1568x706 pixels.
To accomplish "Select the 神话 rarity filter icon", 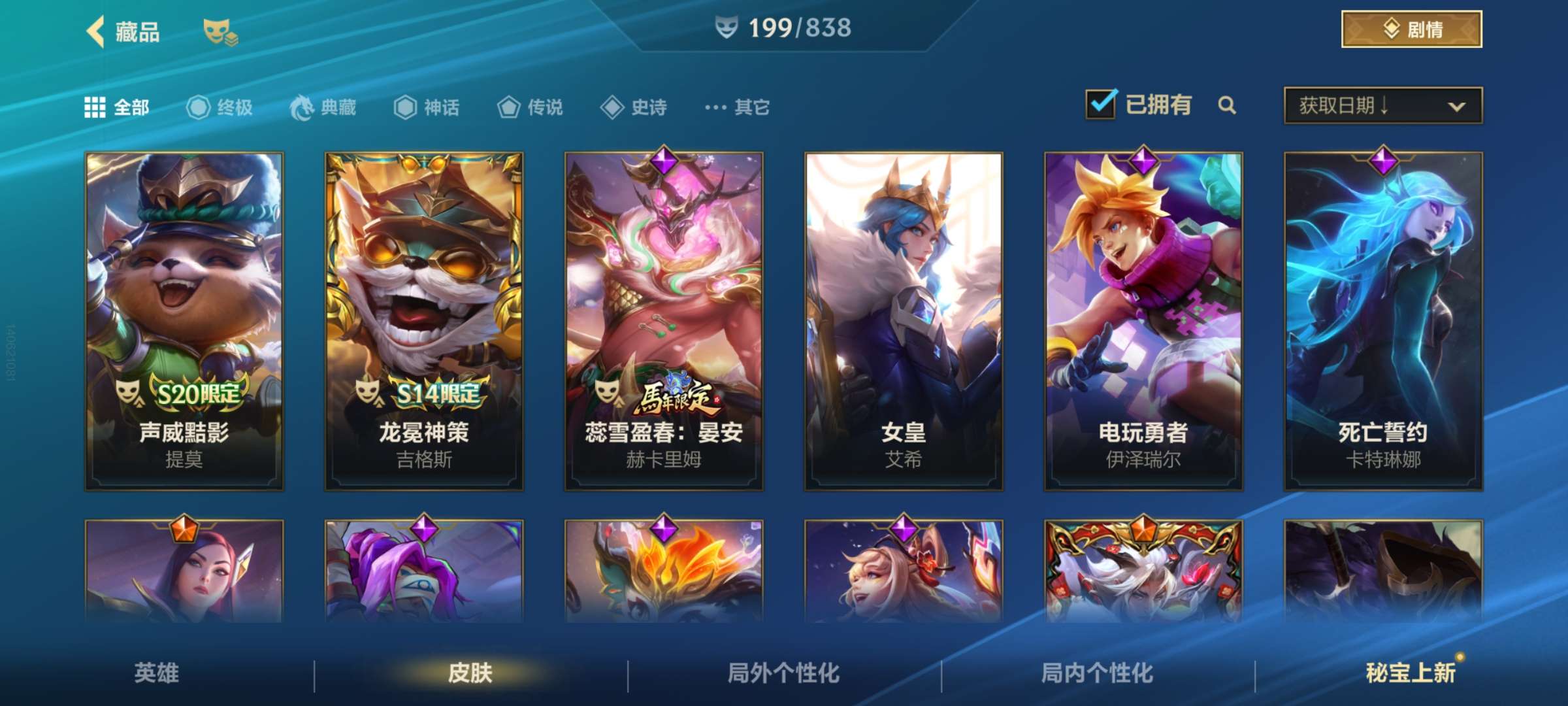I will tap(405, 107).
